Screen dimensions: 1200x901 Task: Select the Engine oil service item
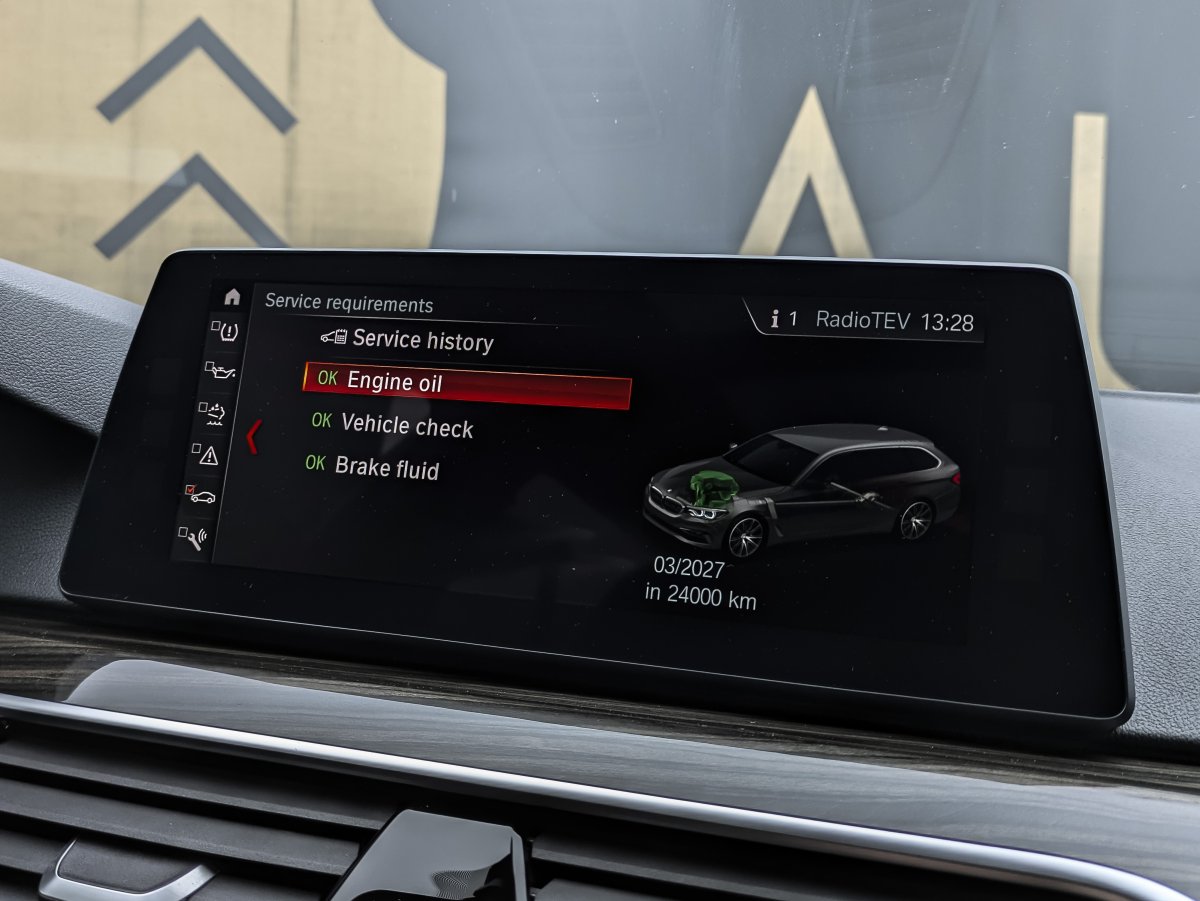(x=466, y=384)
